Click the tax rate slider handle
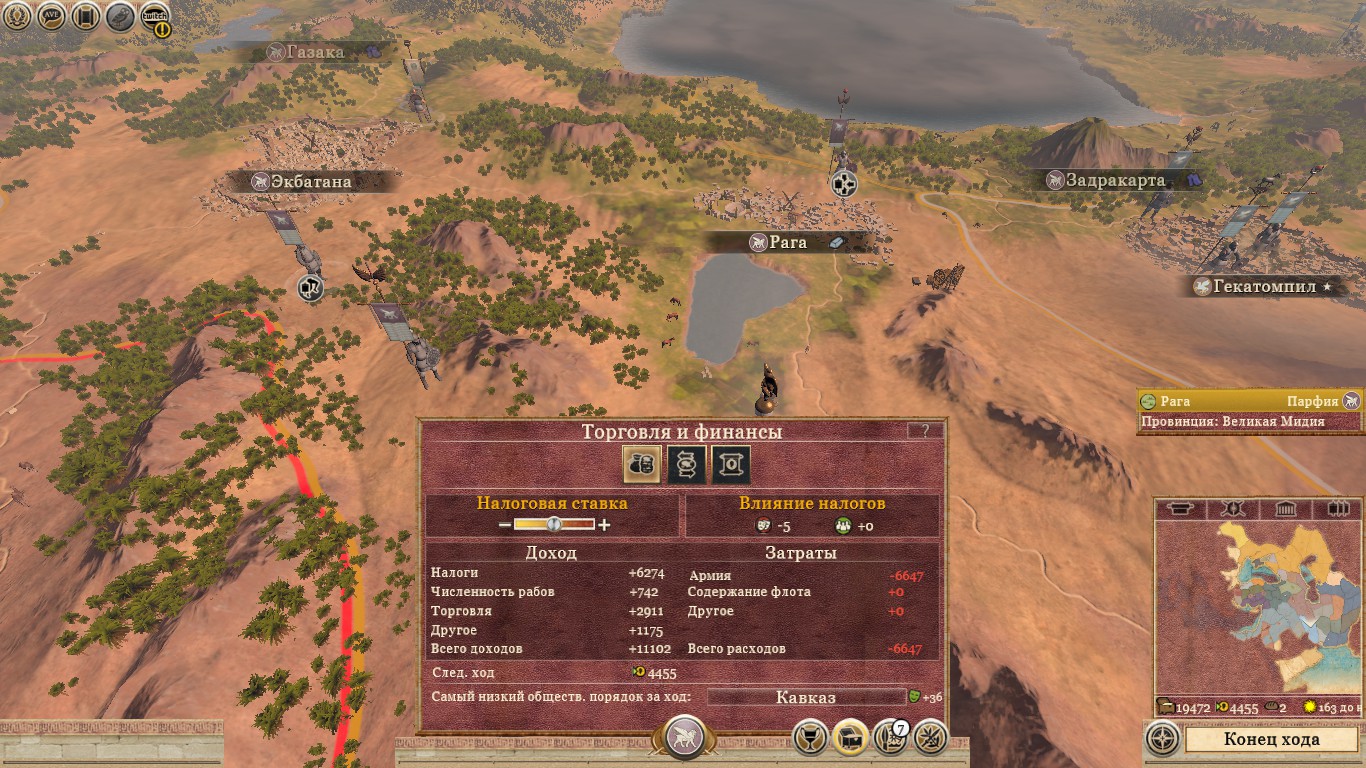Image resolution: width=1366 pixels, height=768 pixels. pos(552,525)
